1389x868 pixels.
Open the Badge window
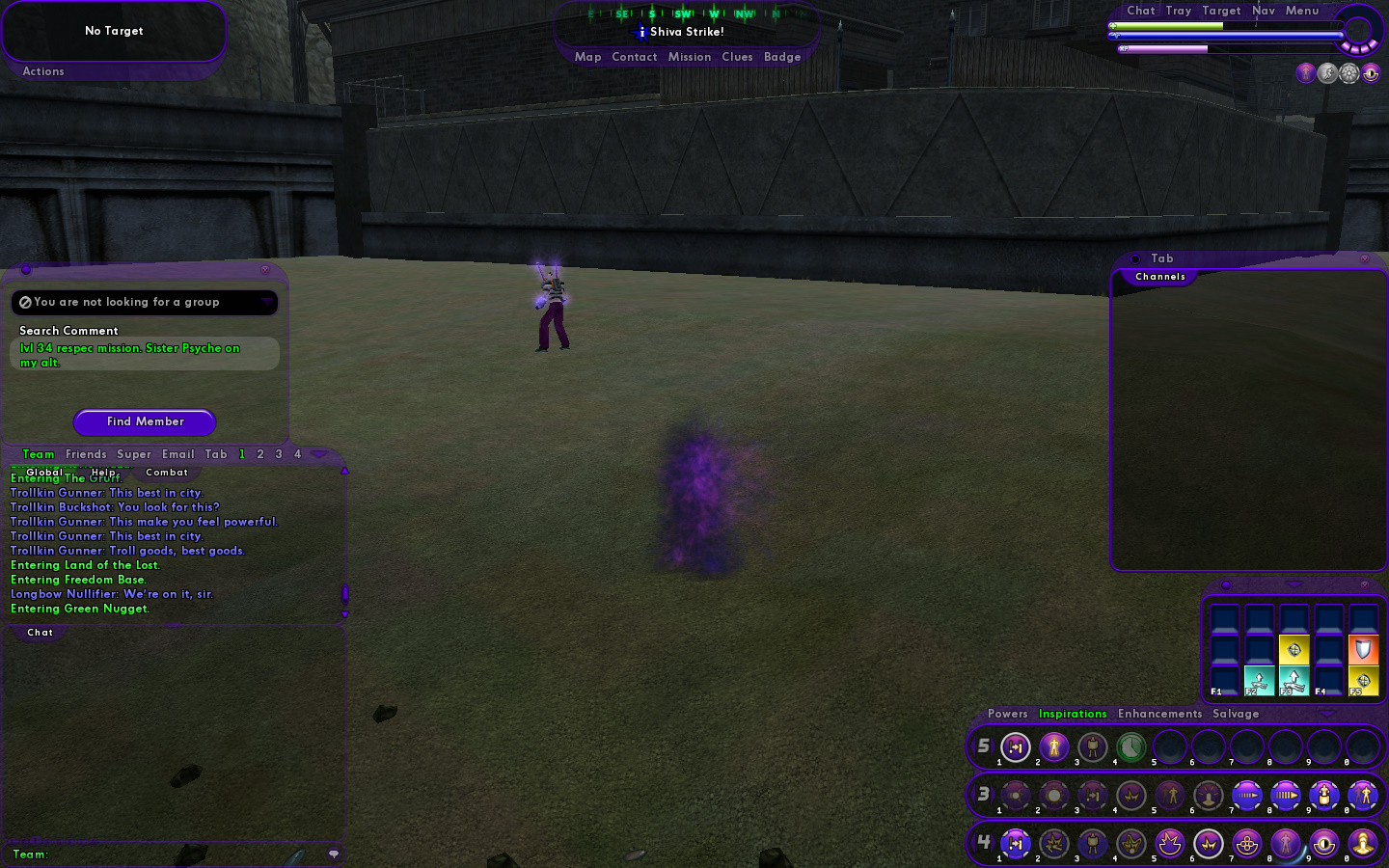coord(782,57)
